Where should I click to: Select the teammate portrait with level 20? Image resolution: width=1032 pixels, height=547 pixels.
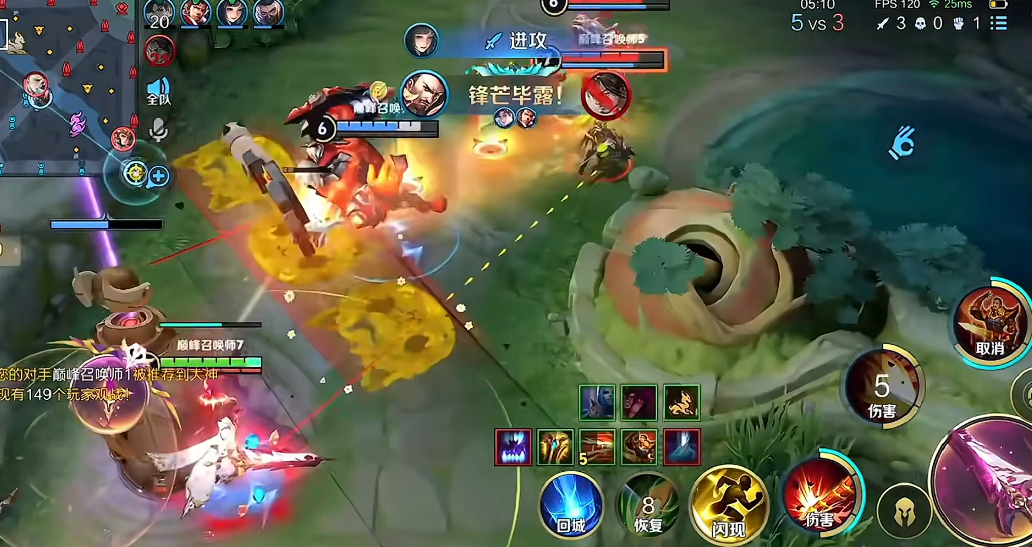(159, 14)
